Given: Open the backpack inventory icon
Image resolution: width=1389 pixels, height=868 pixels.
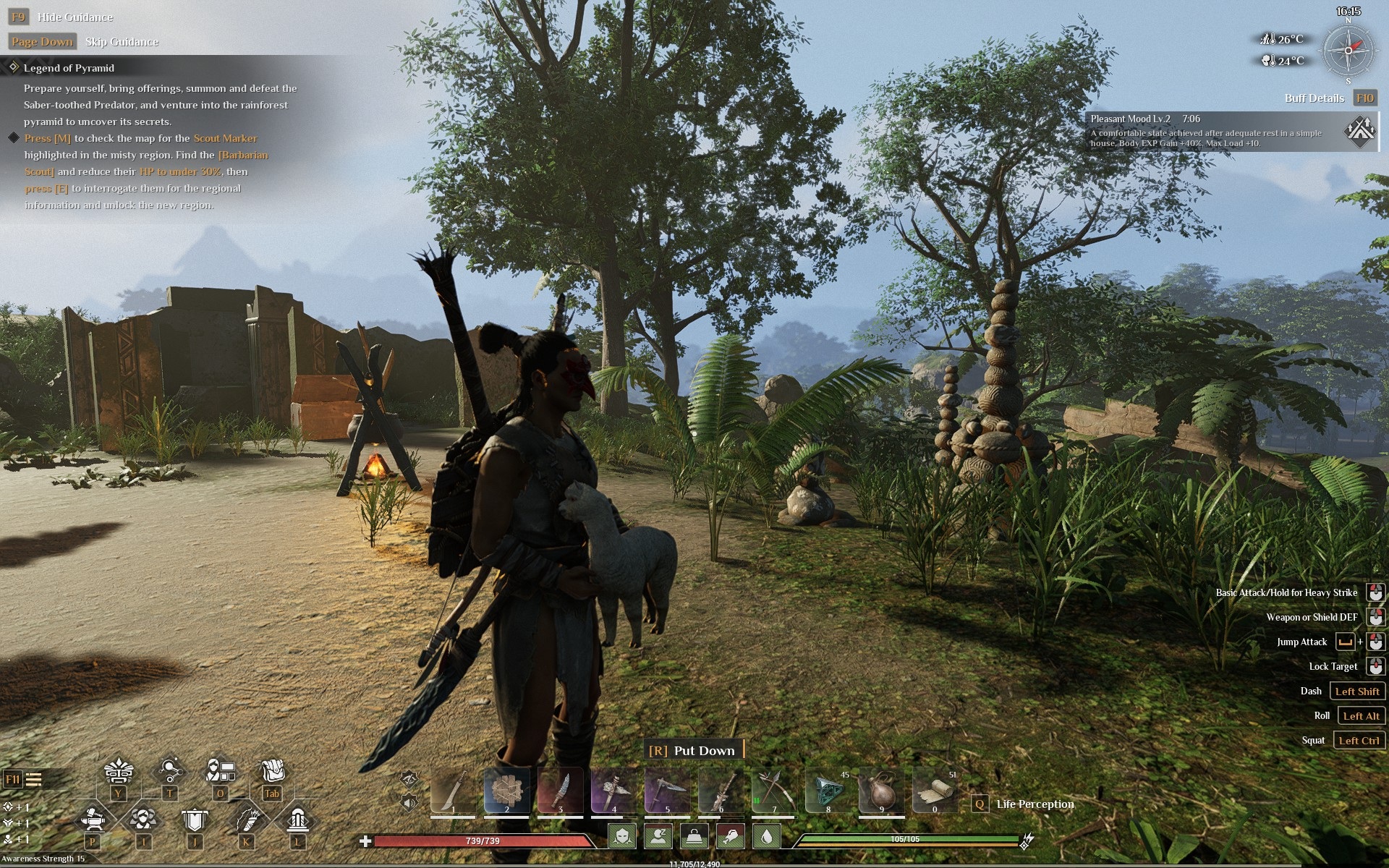Looking at the screenshot, I should click(272, 771).
